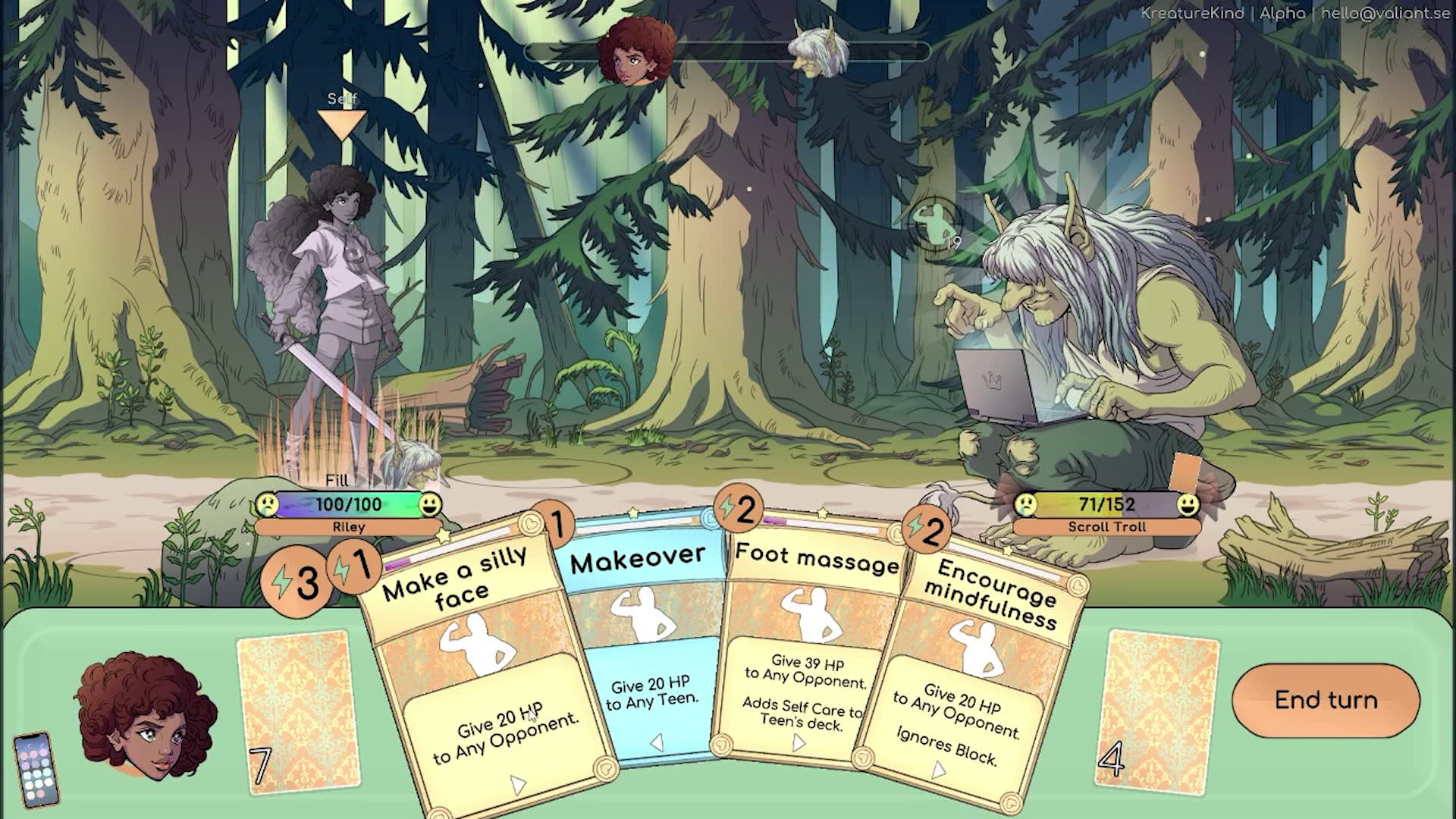Select the Makeover card
The height and width of the screenshot is (819, 1456).
[648, 645]
